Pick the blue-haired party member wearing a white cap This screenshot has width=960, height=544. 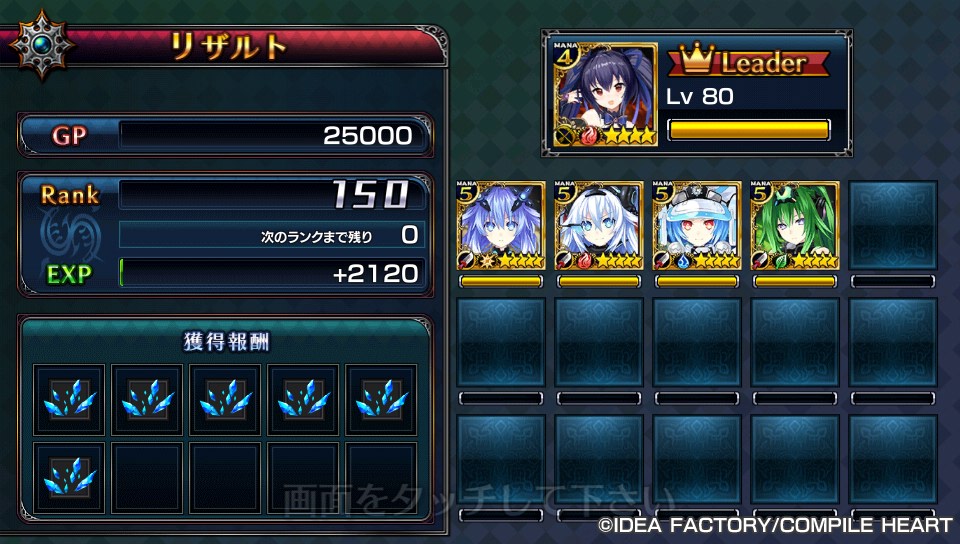[697, 226]
